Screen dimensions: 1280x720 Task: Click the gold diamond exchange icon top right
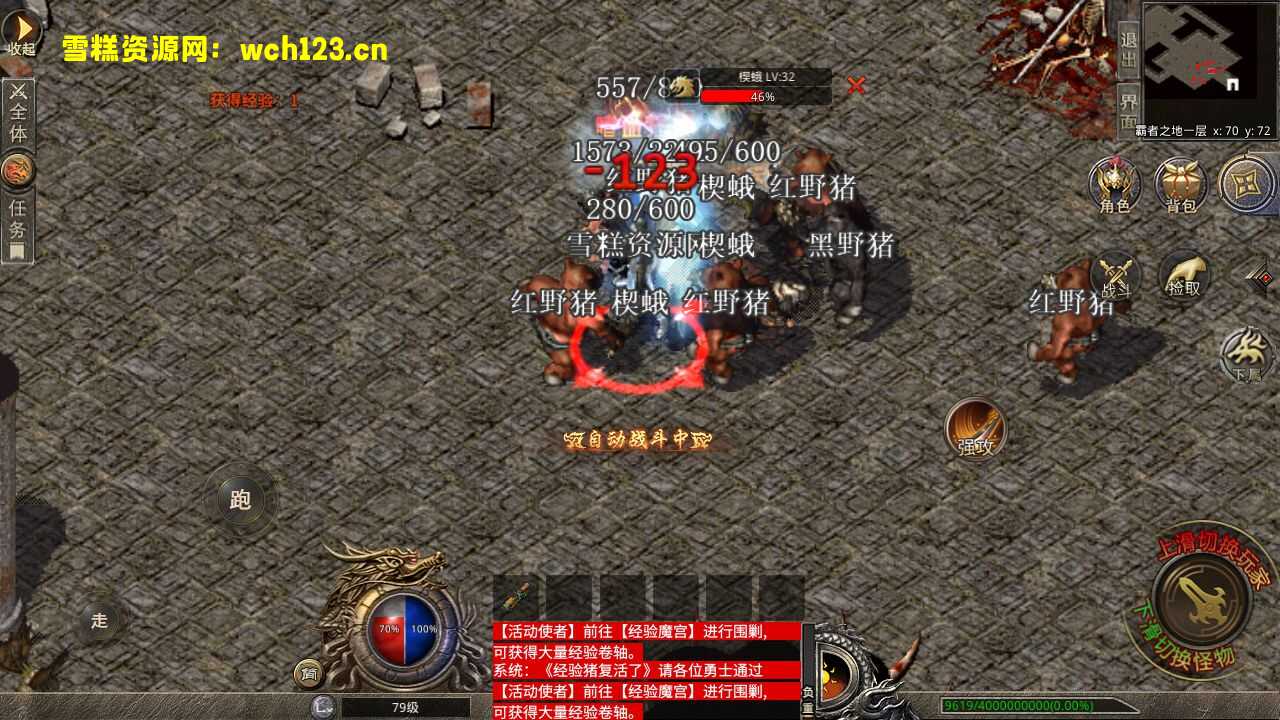click(x=1247, y=185)
